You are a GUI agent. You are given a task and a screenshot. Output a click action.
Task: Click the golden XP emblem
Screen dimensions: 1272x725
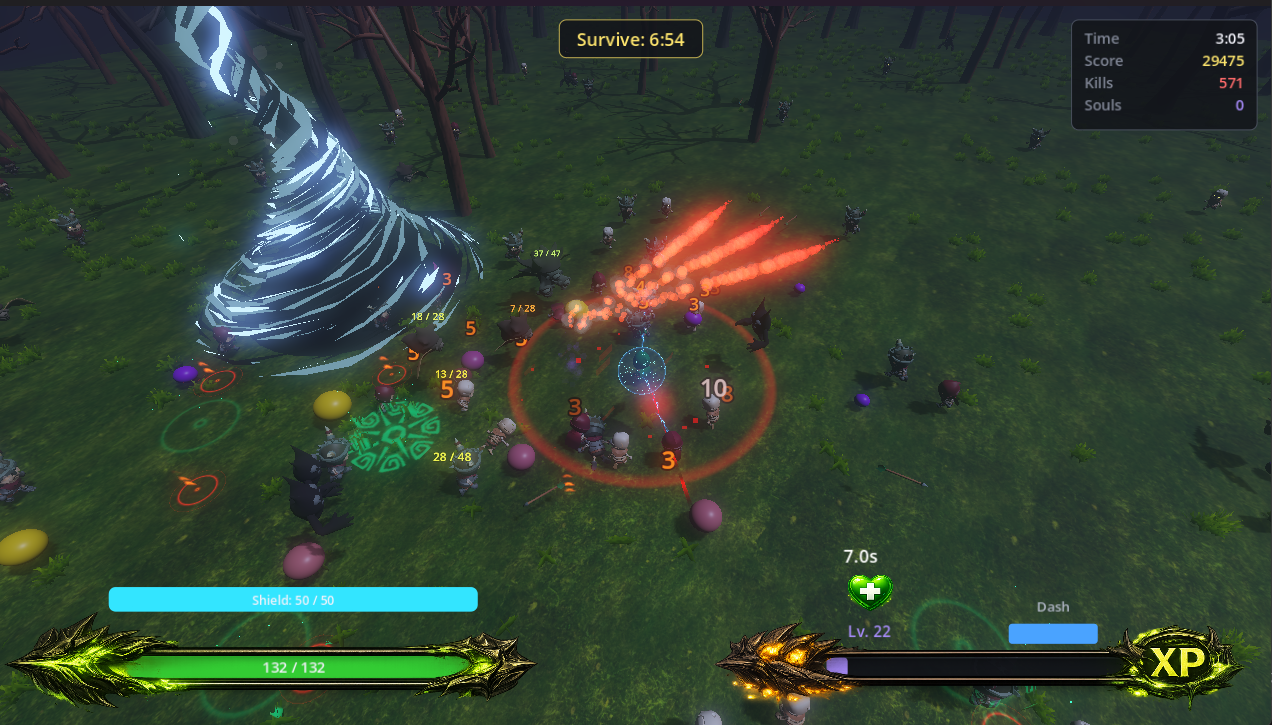click(x=1179, y=663)
